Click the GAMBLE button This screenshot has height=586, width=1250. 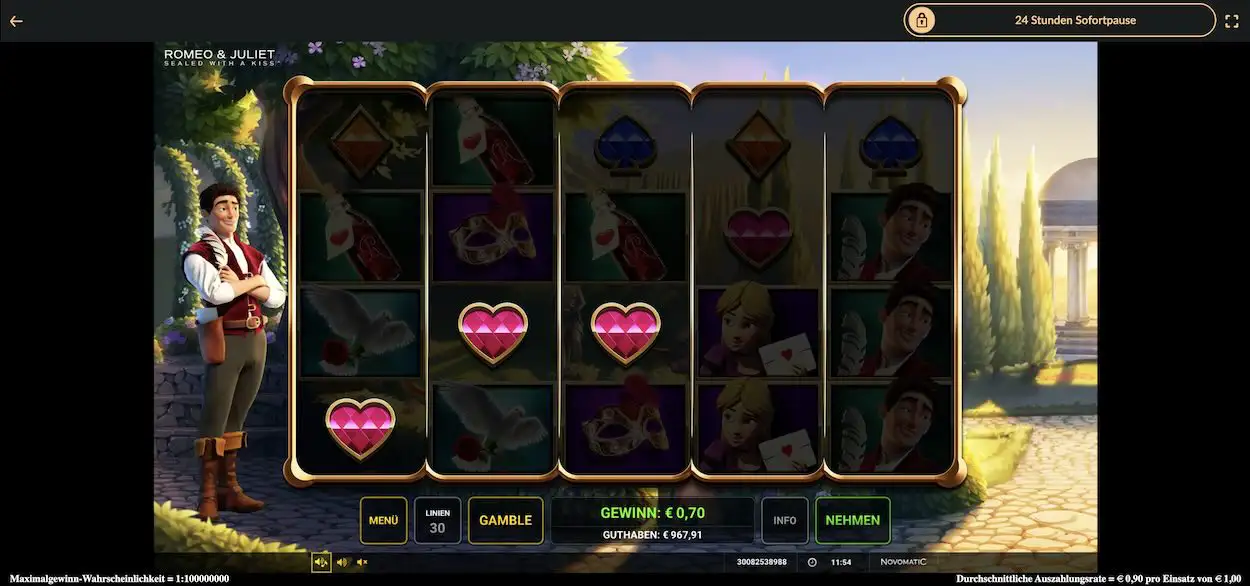coord(505,520)
